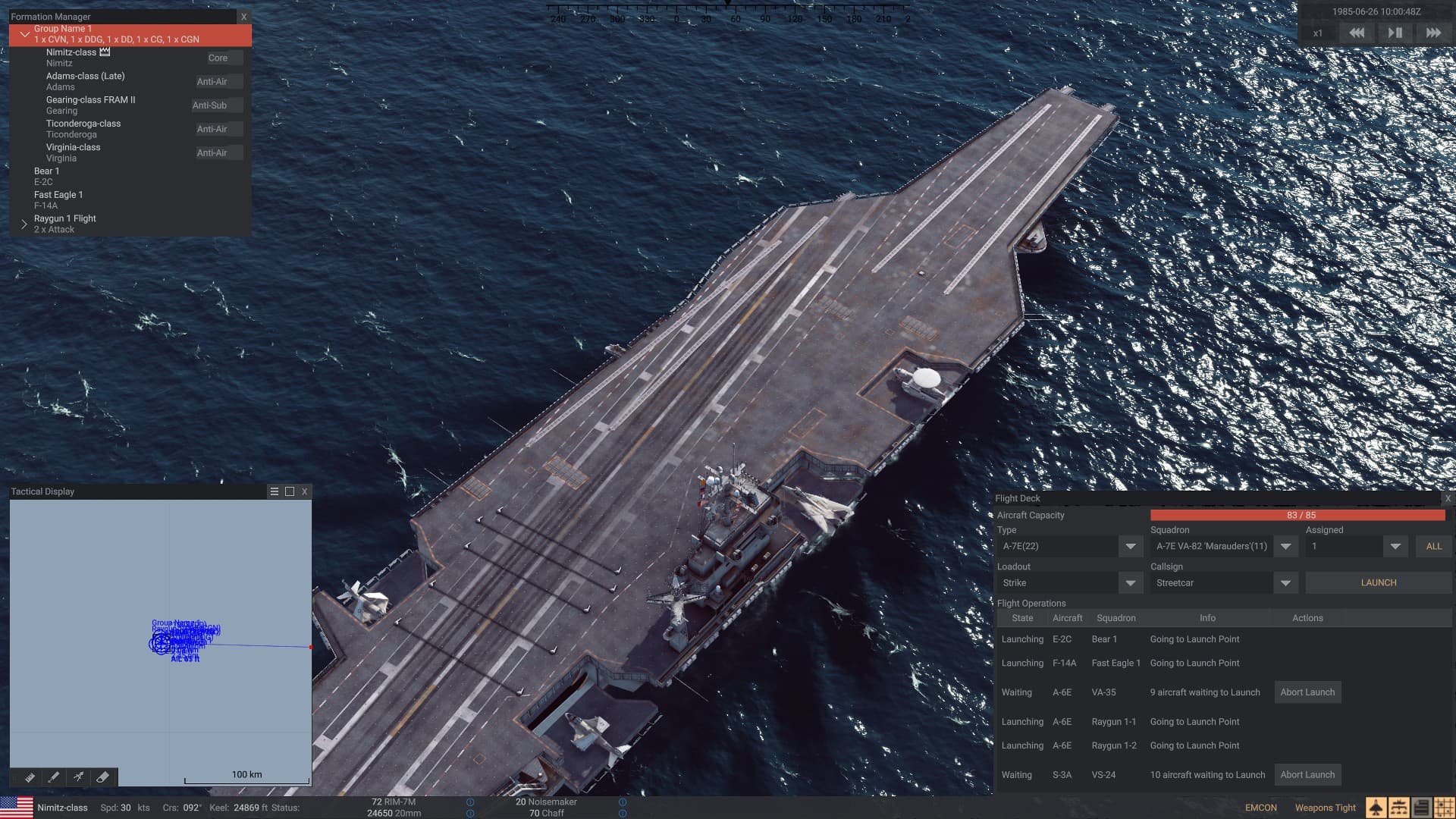1456x819 pixels.
Task: Close the Formation Manager panel
Action: tap(243, 16)
